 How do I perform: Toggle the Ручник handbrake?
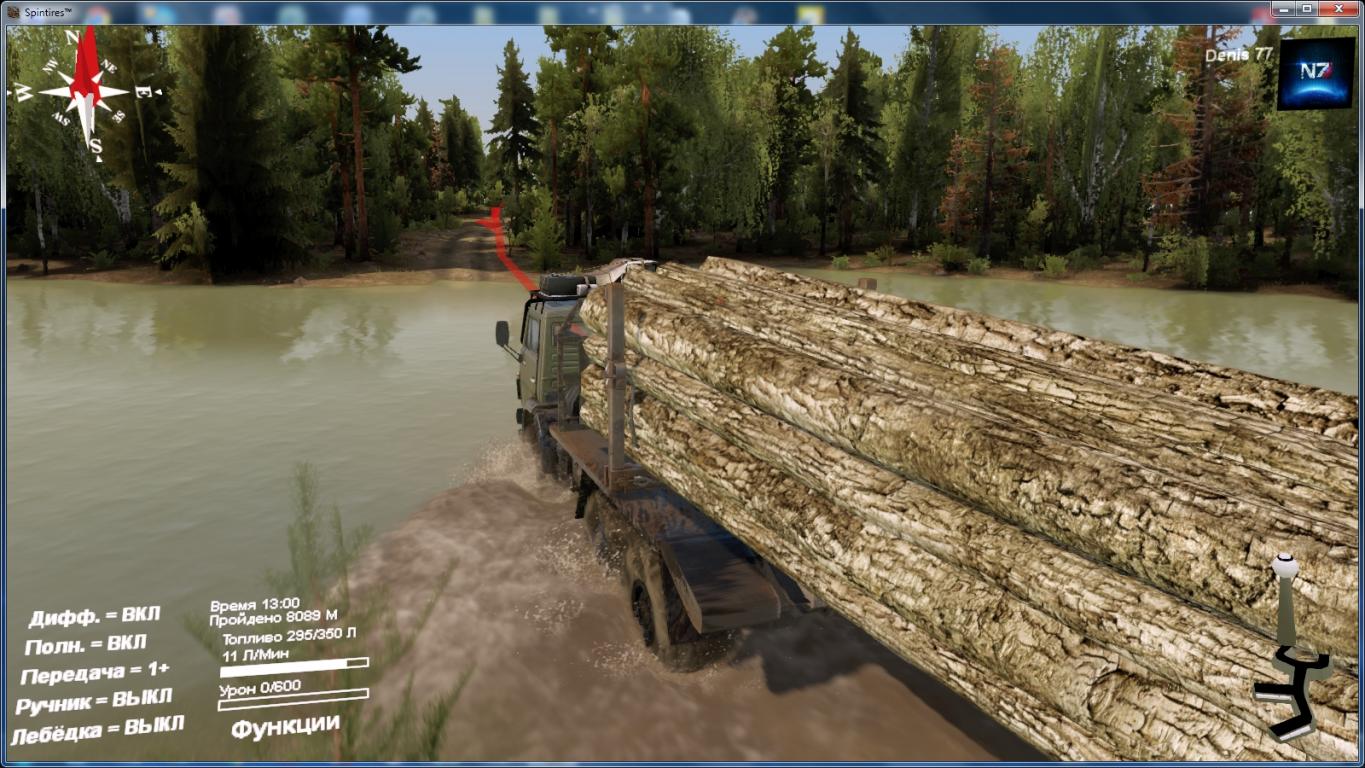tap(94, 700)
